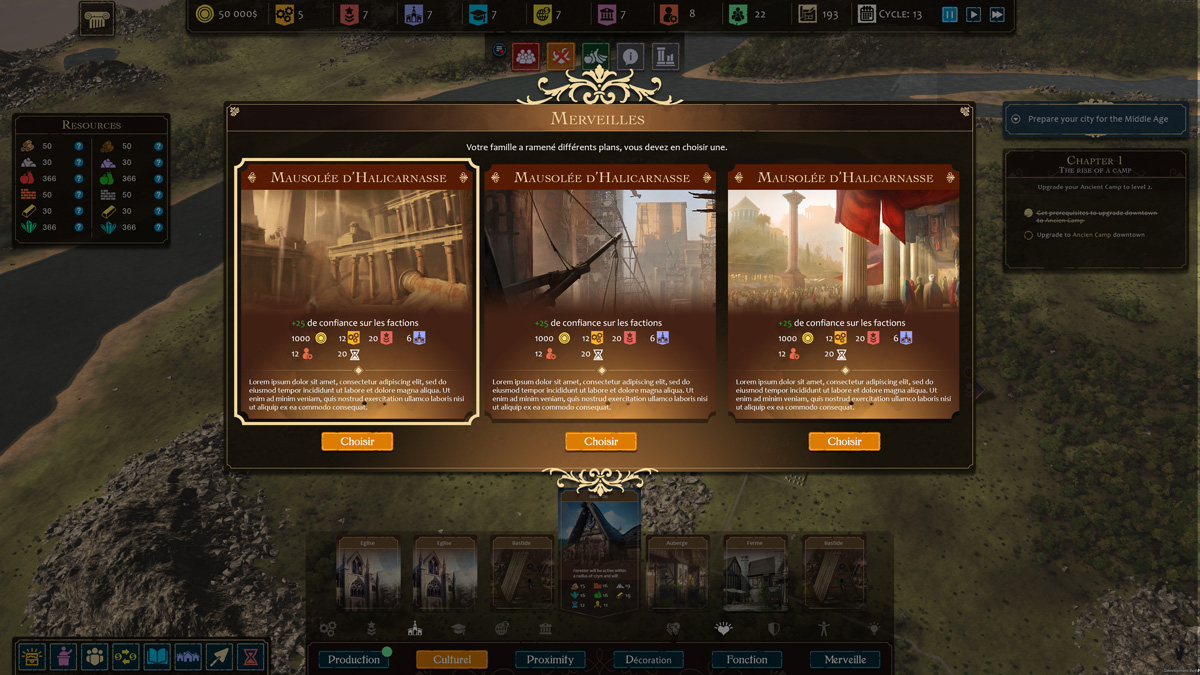Open the red population panel icon
The height and width of the screenshot is (675, 1200).
coord(526,56)
